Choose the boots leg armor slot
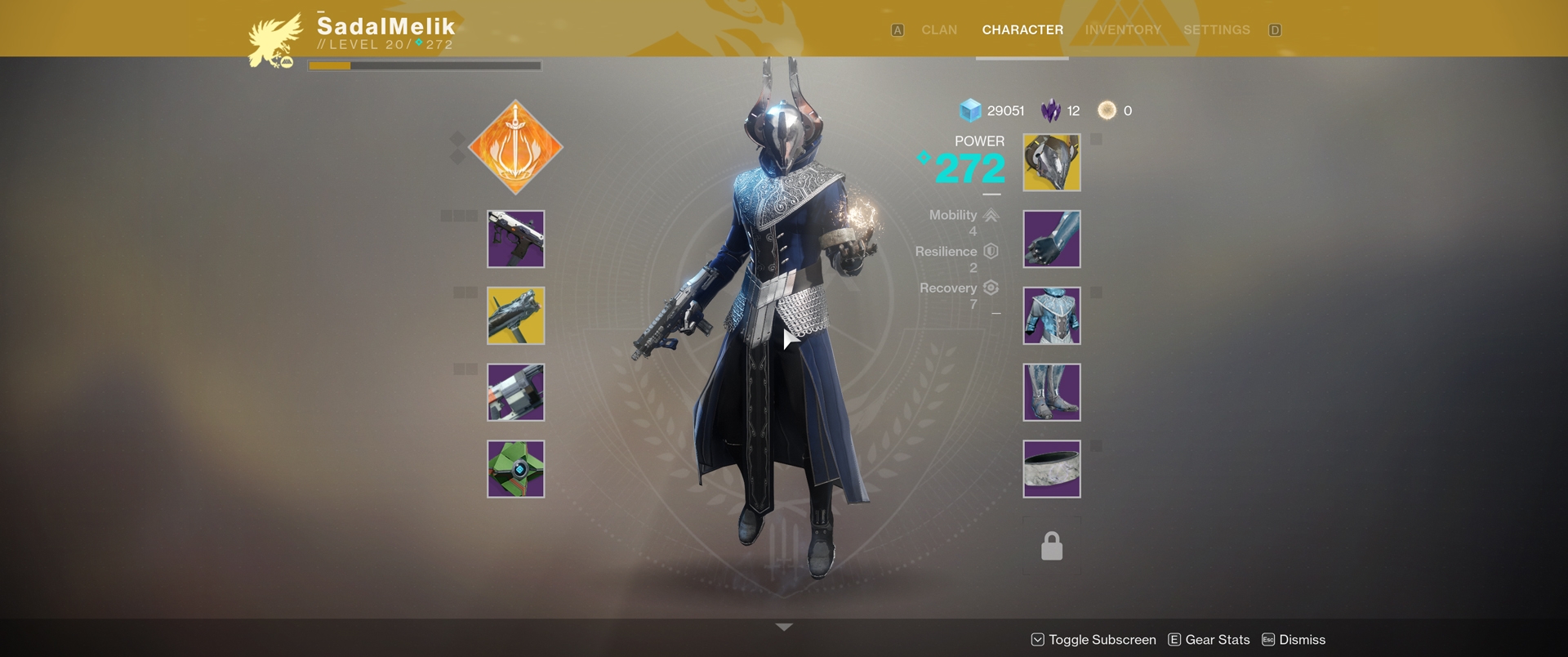1568x657 pixels. [1051, 393]
